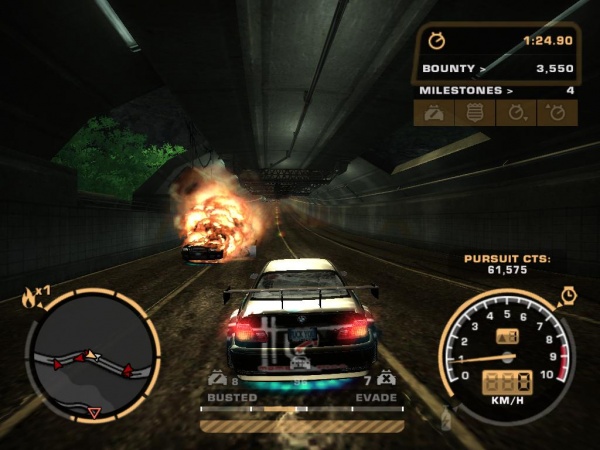Select the police car milestone icon
This screenshot has width=600, height=450.
(x=435, y=113)
